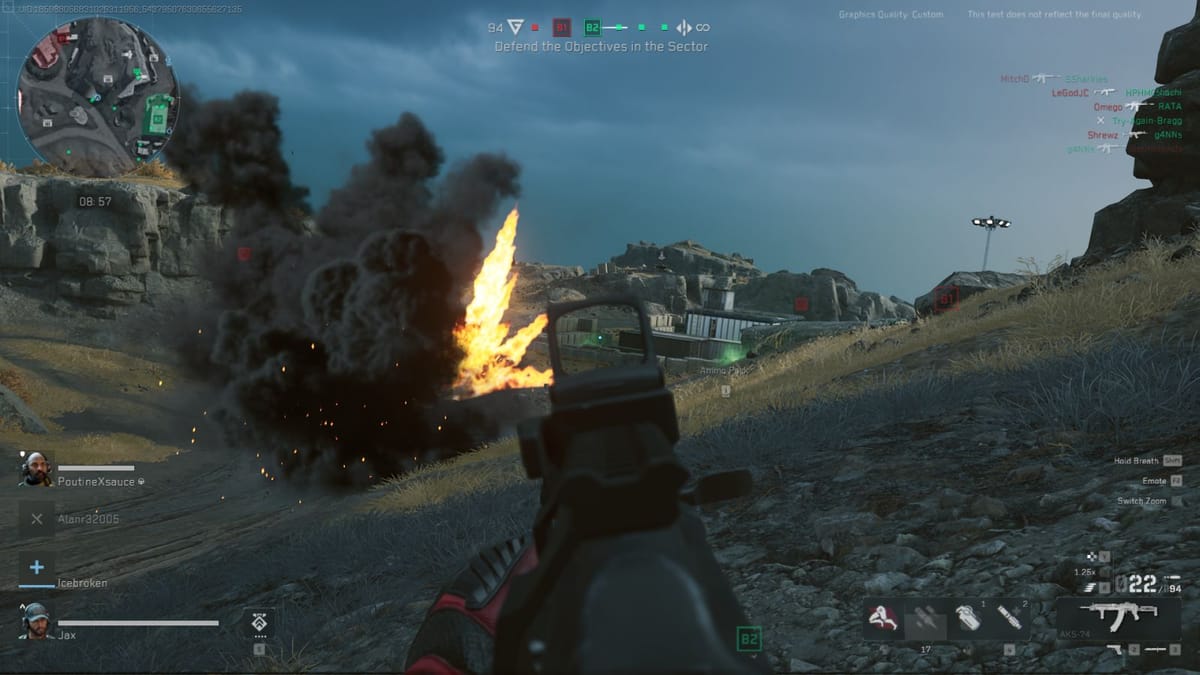The height and width of the screenshot is (675, 1200).
Task: Select the greyed-out ammo gadget slot
Action: [x=925, y=619]
